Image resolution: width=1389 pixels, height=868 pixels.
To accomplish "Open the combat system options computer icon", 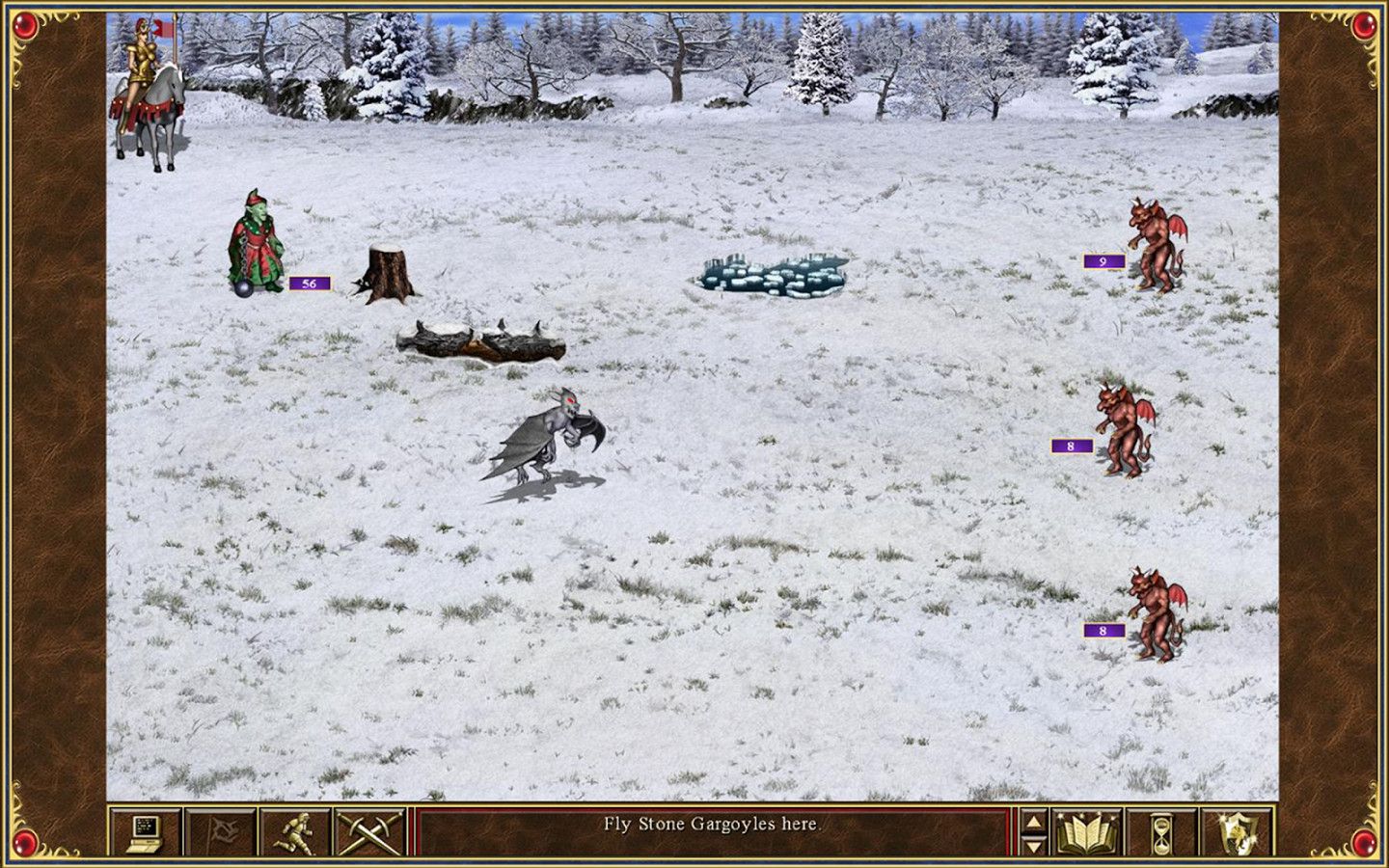I will click(x=146, y=832).
